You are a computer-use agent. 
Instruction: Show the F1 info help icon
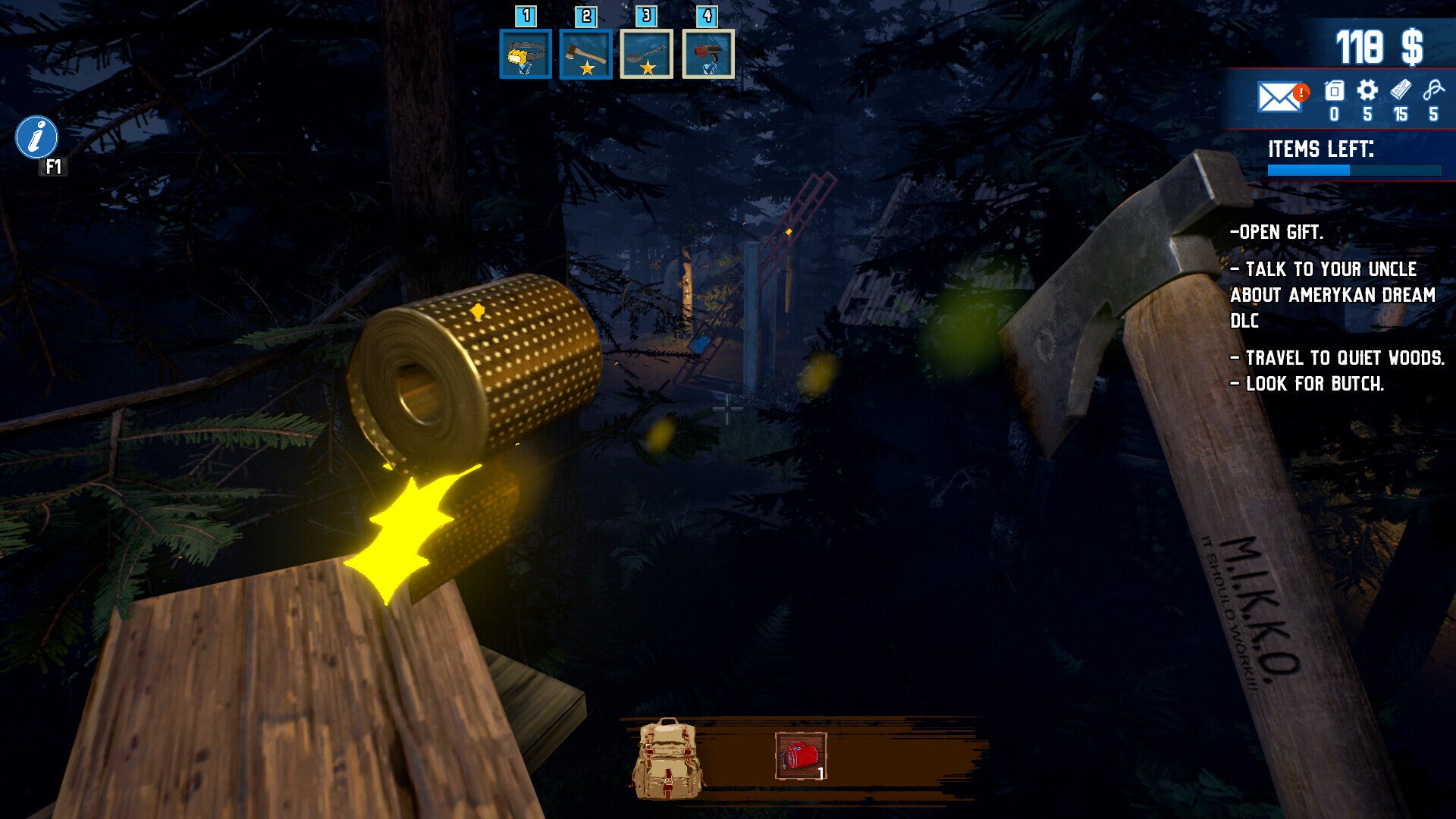pyautogui.click(x=36, y=137)
